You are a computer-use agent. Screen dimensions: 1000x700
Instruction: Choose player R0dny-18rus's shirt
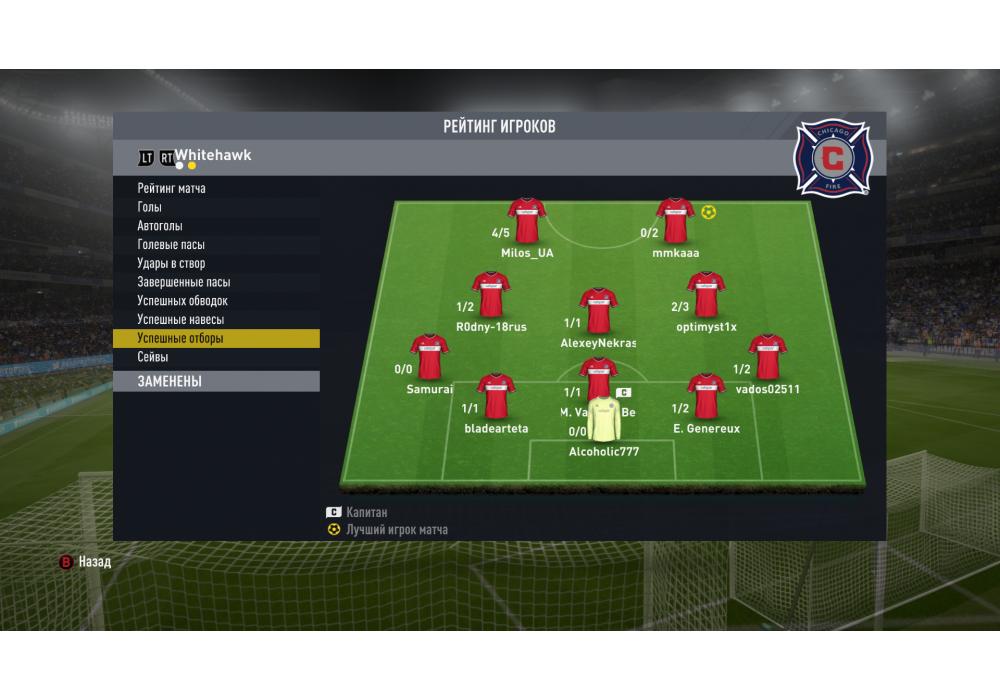point(491,295)
